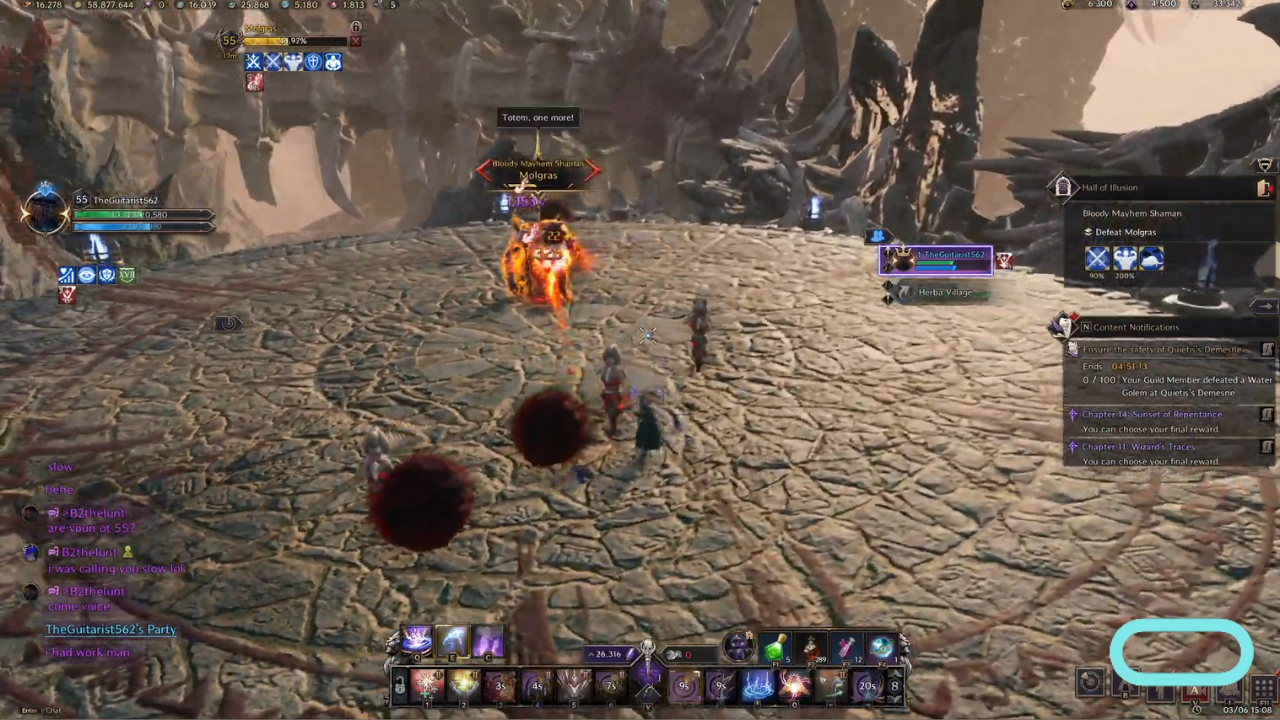Click the scroll icon beside Quietis's Demesne notification

(x=1266, y=350)
